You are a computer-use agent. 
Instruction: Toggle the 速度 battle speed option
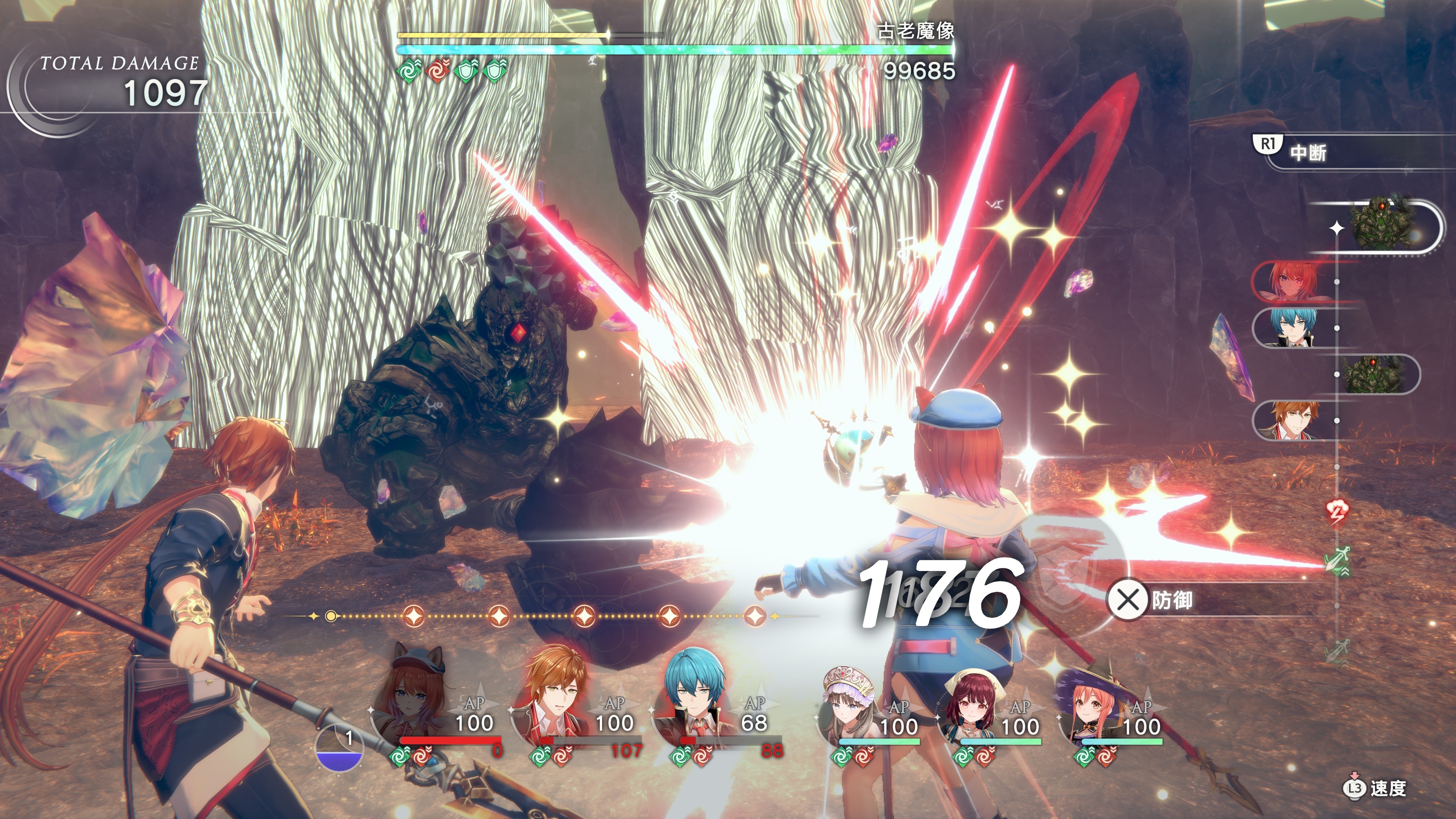click(x=1374, y=788)
